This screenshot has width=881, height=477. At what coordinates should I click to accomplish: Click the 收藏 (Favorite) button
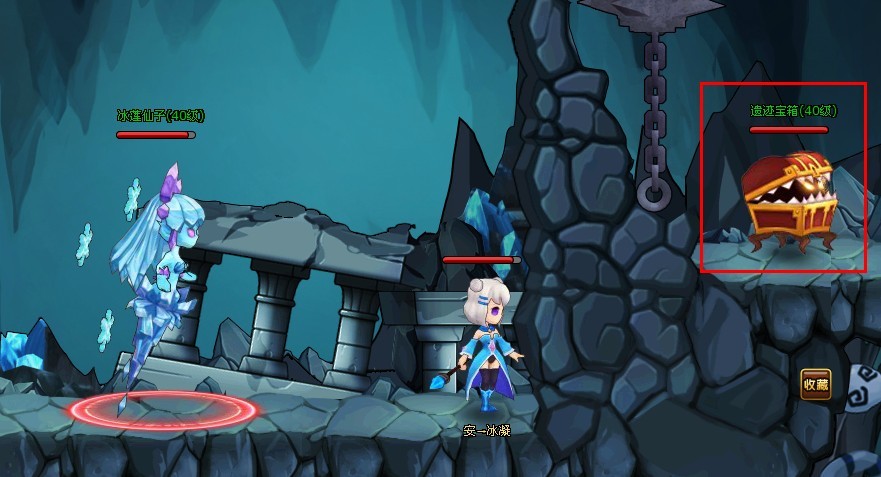pyautogui.click(x=815, y=384)
